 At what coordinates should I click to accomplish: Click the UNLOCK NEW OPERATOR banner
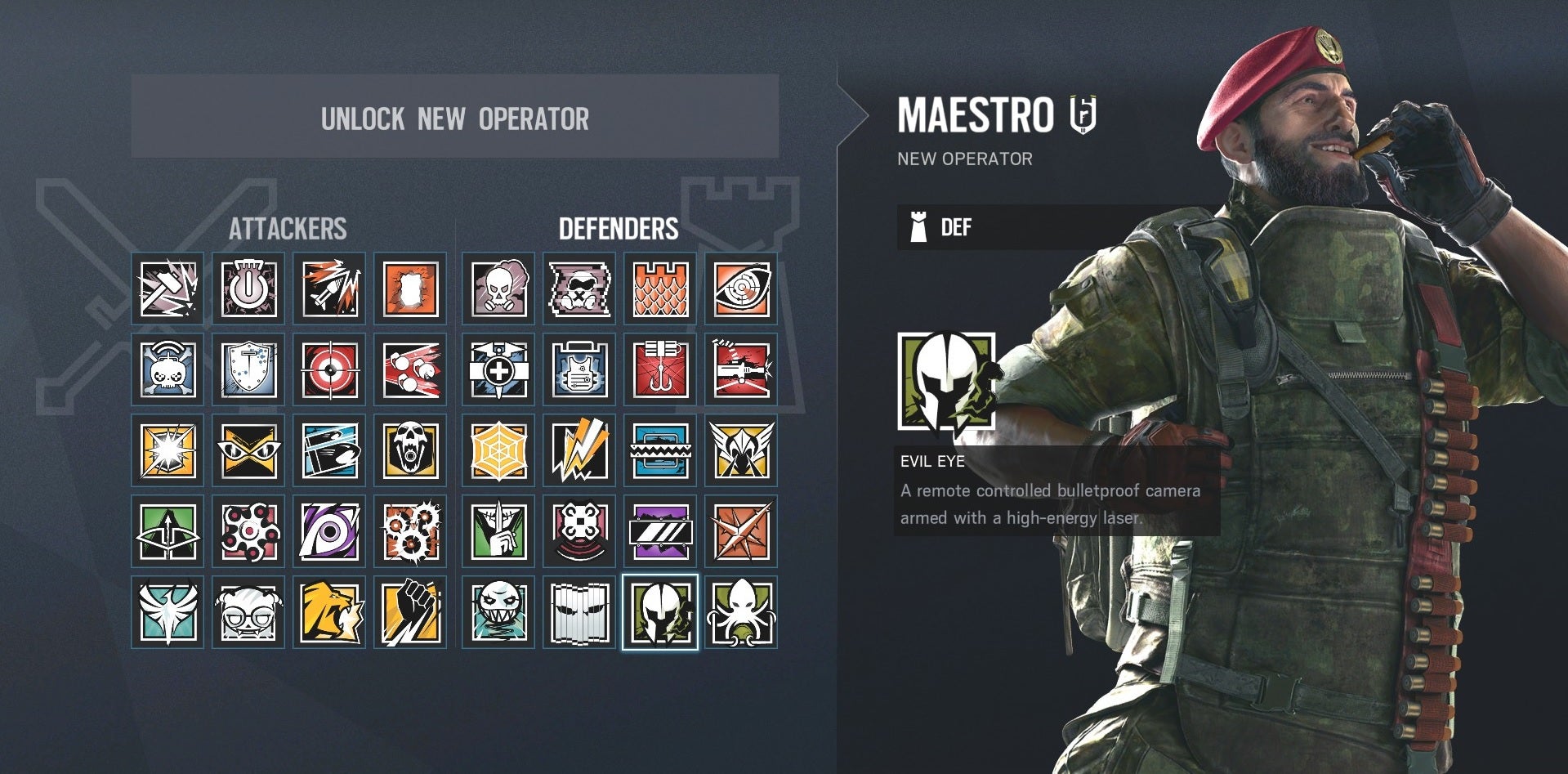455,119
